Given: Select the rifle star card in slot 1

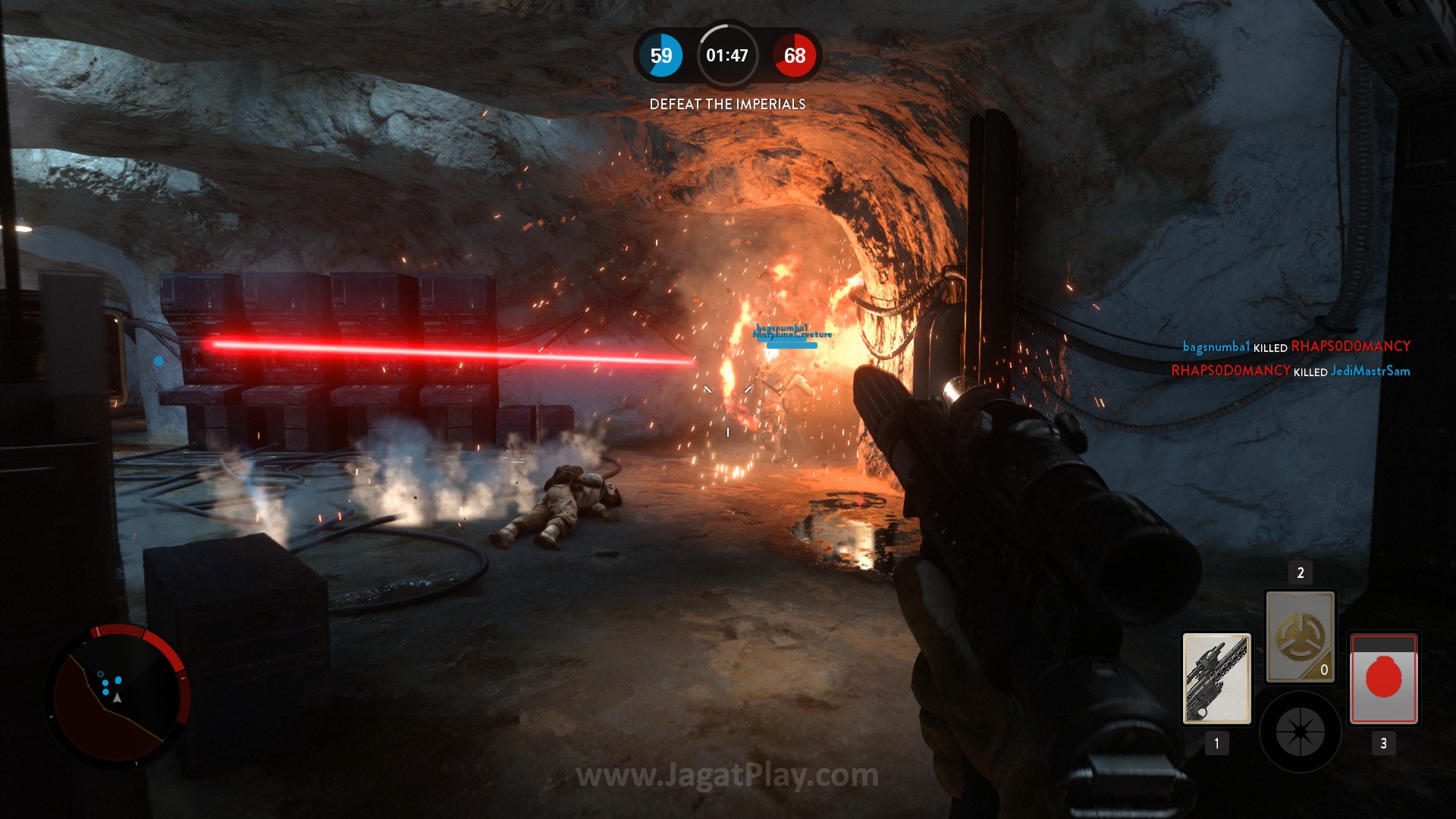Looking at the screenshot, I should click(x=1216, y=678).
